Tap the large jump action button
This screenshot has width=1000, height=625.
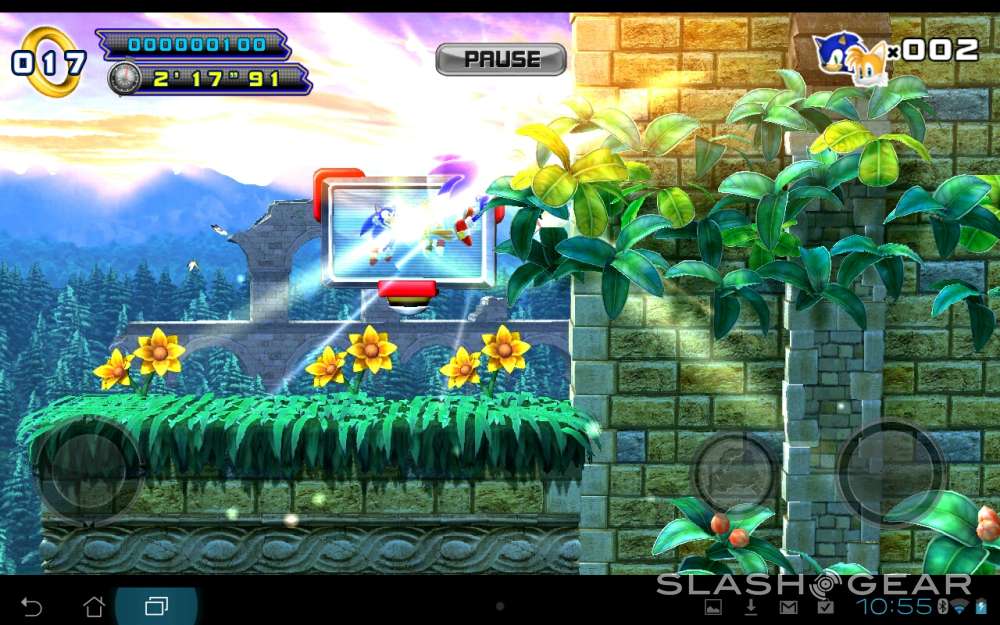click(890, 472)
